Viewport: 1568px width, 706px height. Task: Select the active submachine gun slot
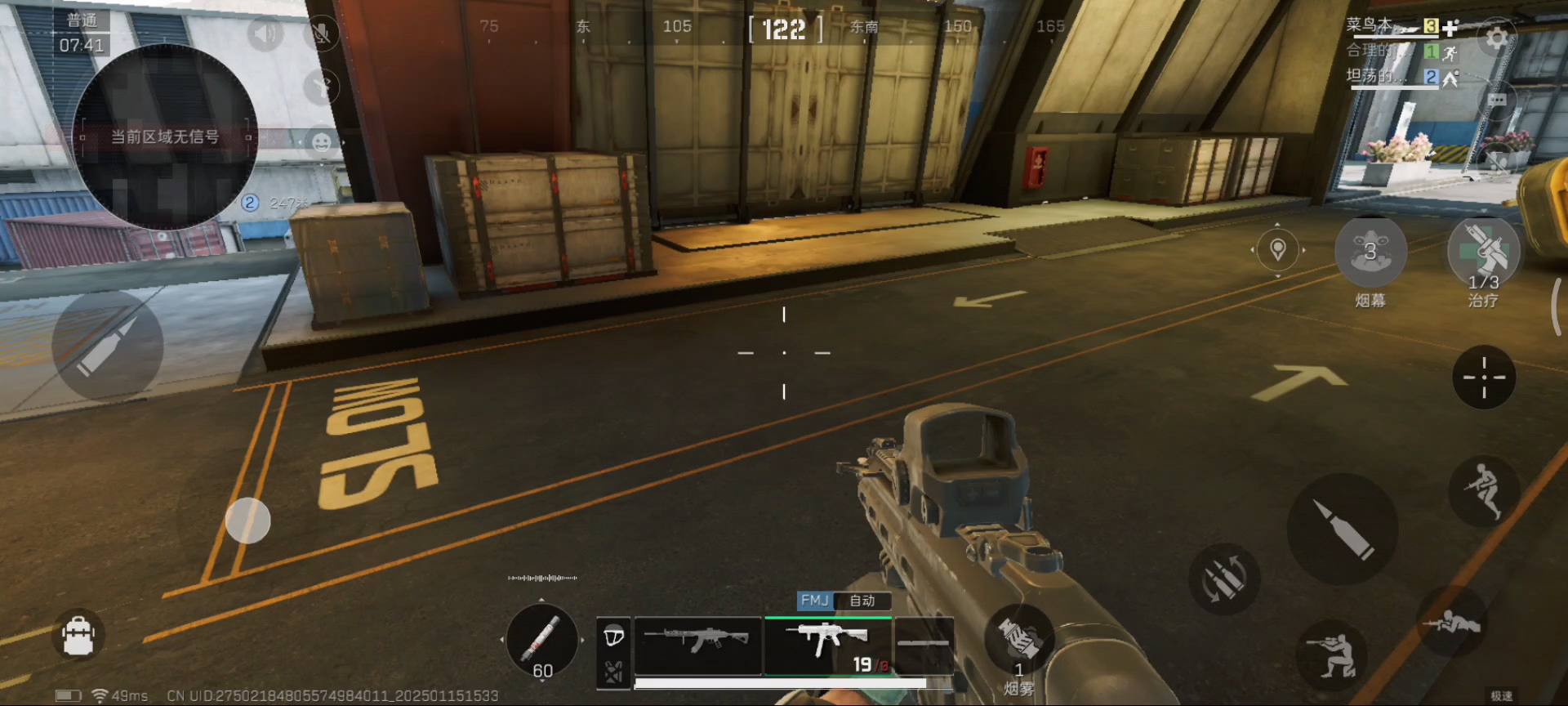[828, 646]
